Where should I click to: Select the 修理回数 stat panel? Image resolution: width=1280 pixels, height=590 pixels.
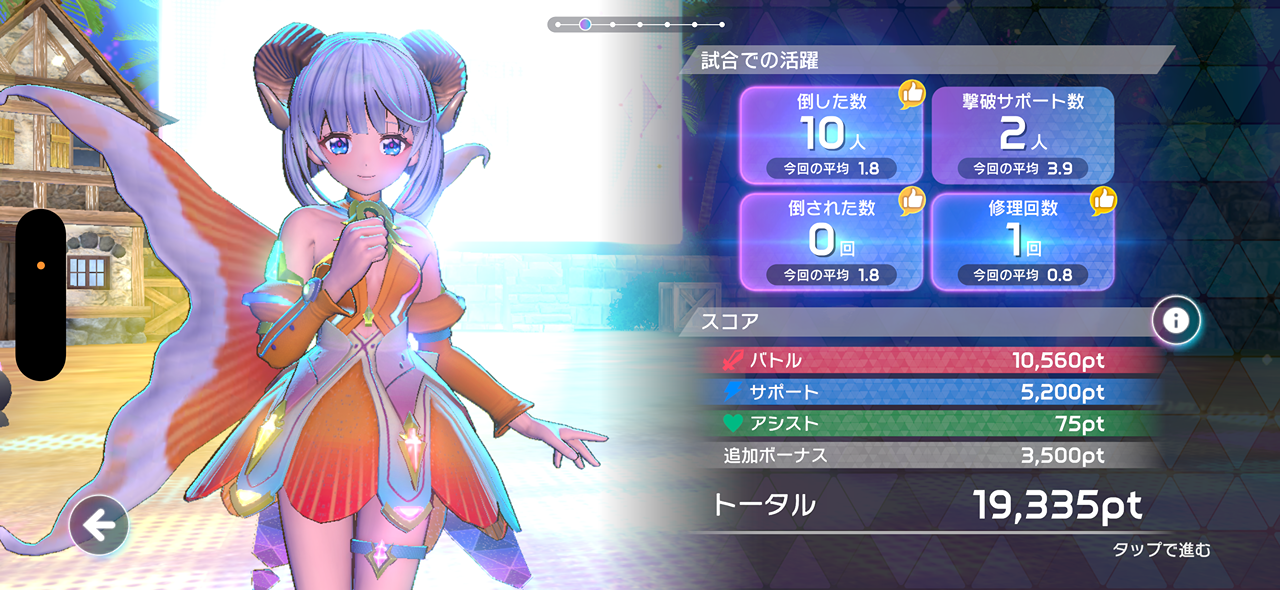pyautogui.click(x=1022, y=241)
